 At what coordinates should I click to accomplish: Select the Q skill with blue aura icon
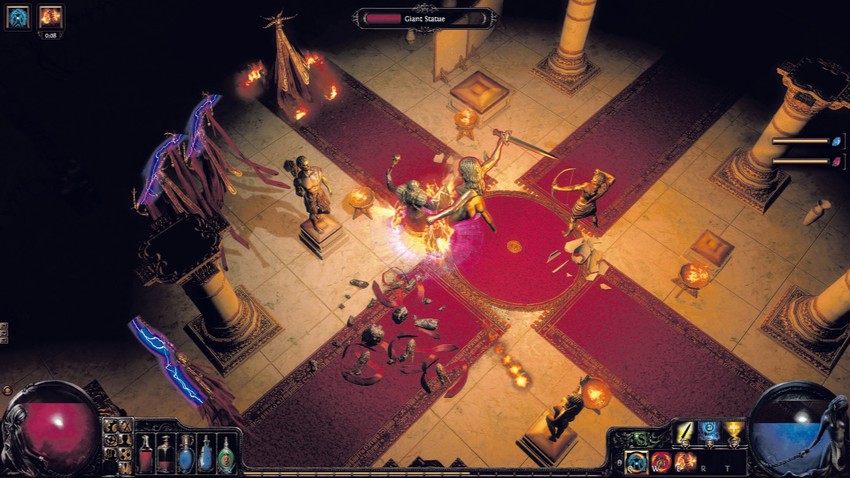(x=636, y=462)
